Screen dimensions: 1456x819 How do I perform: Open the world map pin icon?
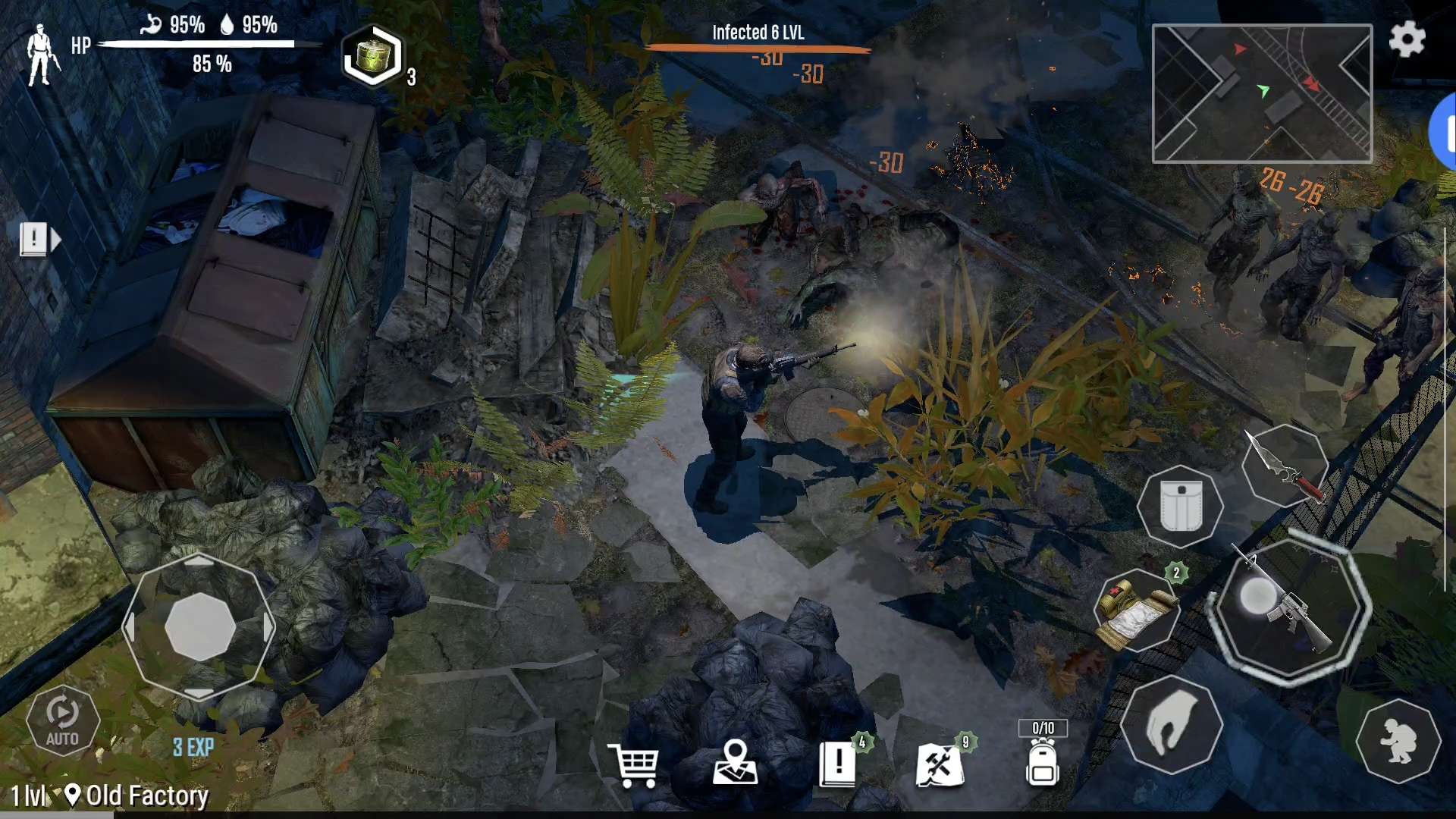point(735,763)
